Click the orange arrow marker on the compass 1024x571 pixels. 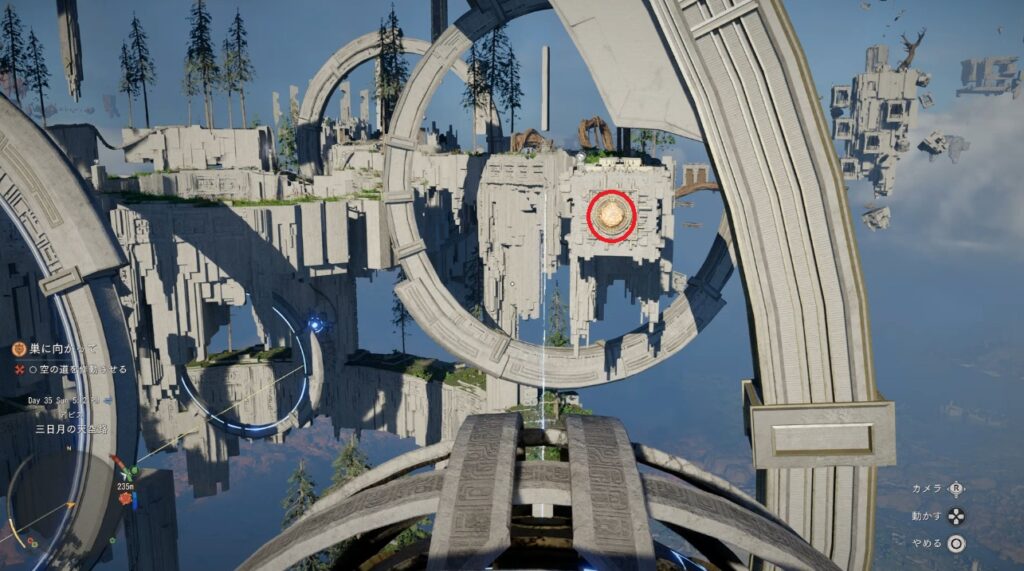tap(70, 504)
